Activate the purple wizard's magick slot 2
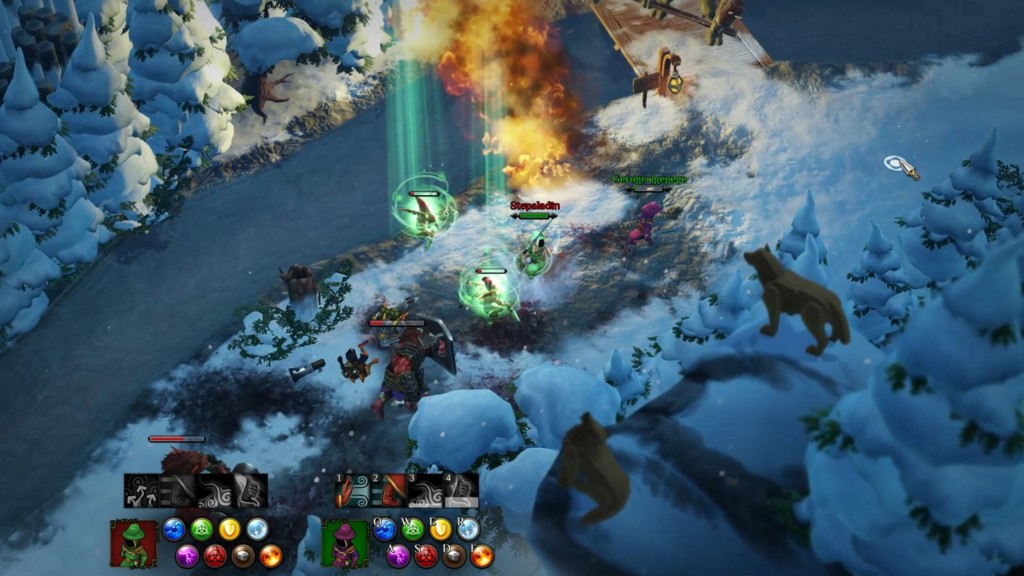This screenshot has height=576, width=1024. (389, 491)
